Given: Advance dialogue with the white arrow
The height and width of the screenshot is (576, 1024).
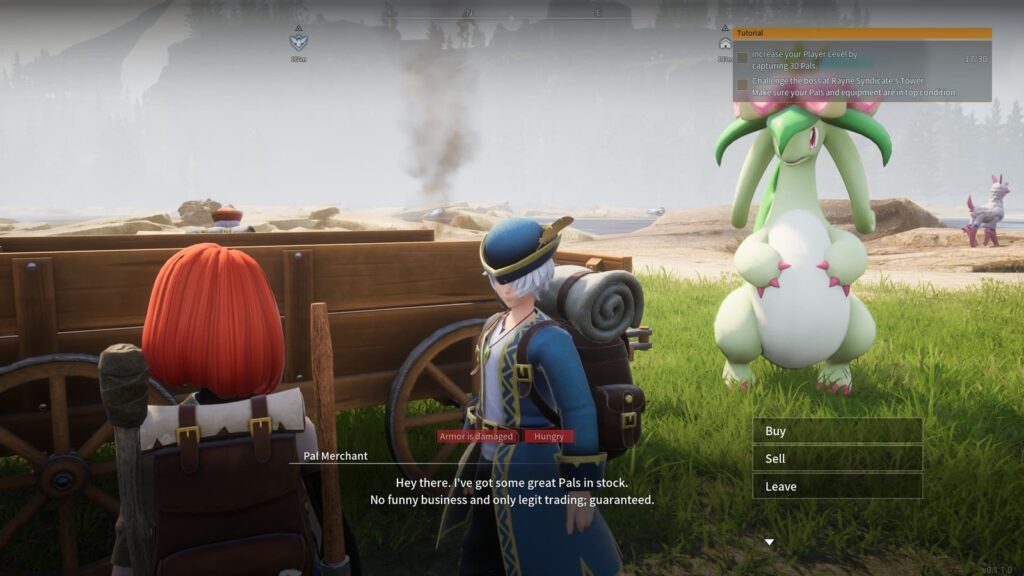Looking at the screenshot, I should click(768, 542).
